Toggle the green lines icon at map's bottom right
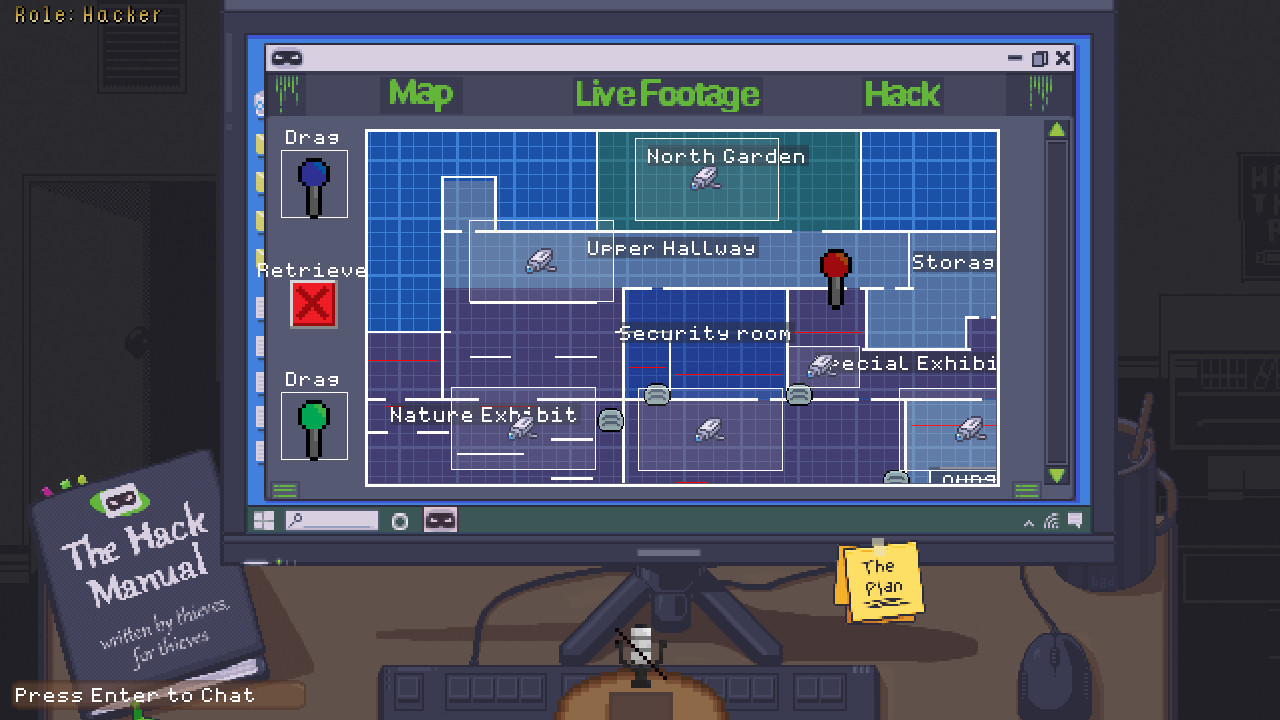 pyautogui.click(x=1026, y=489)
